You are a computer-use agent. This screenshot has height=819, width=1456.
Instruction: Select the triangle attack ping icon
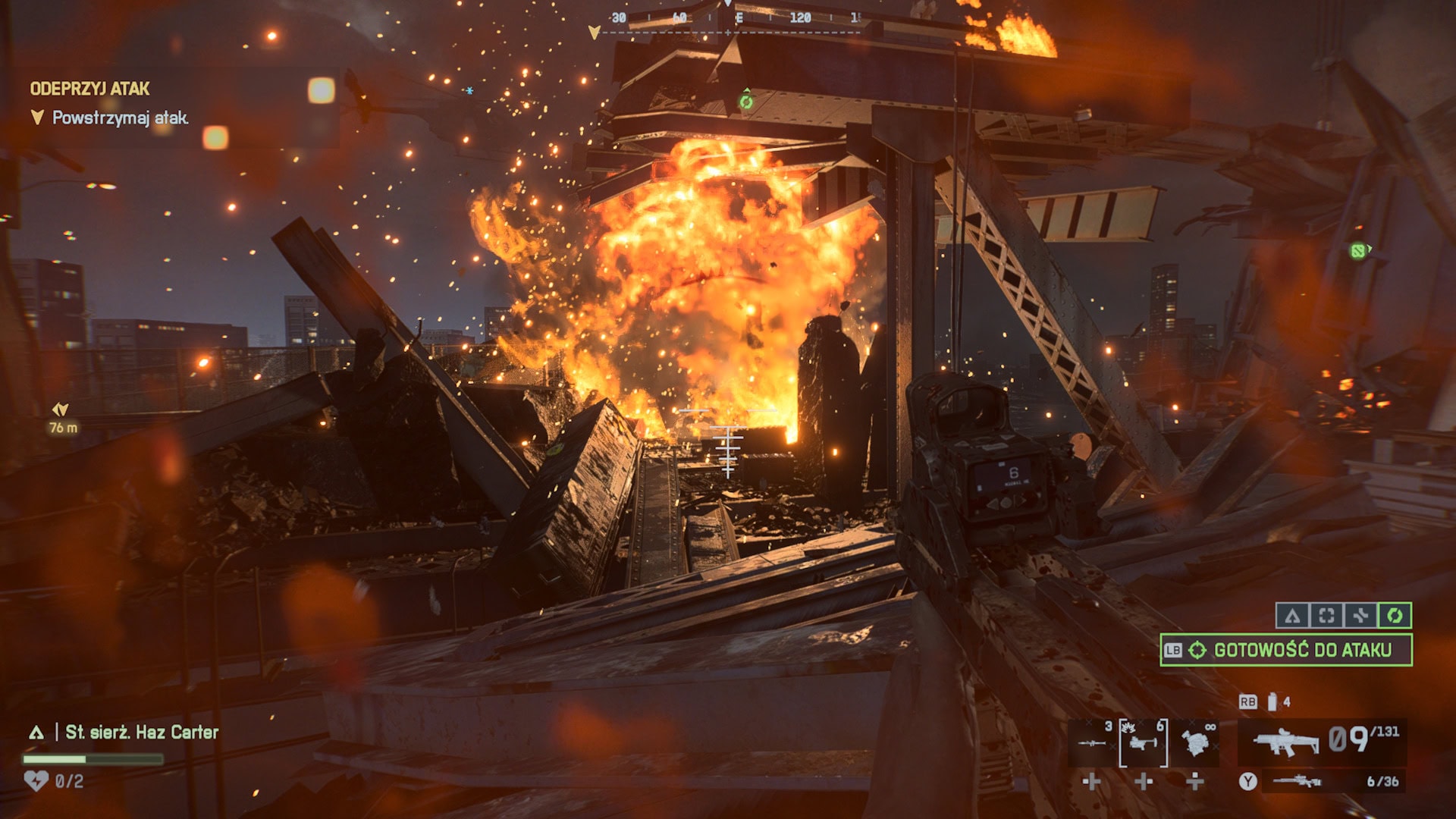point(1292,615)
